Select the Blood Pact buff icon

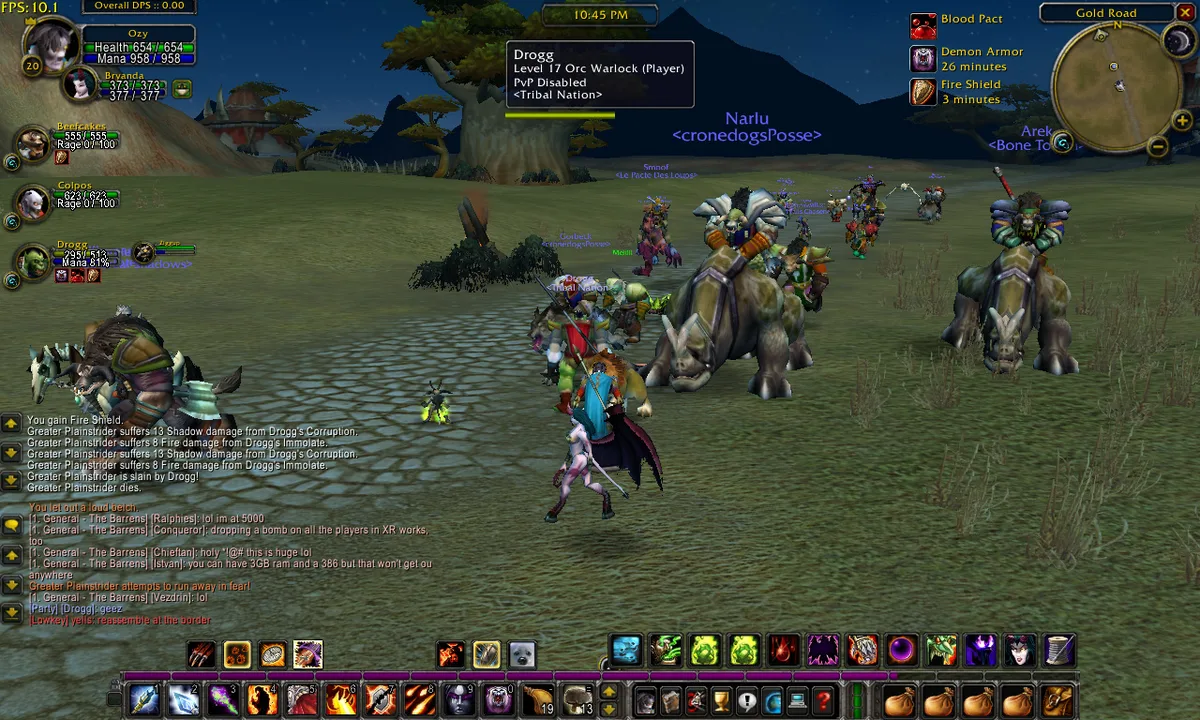(922, 25)
